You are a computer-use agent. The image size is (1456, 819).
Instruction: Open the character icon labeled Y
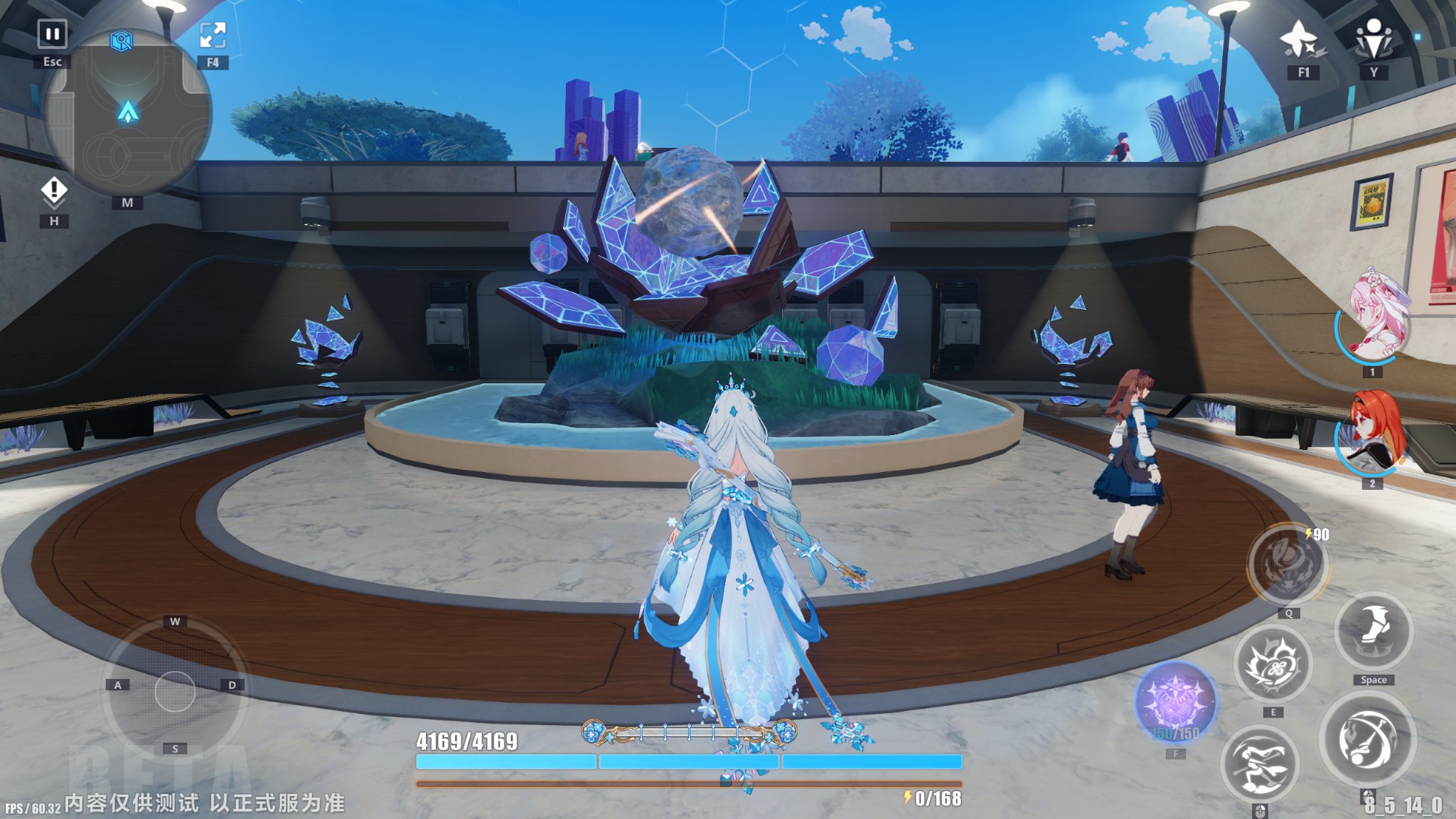pos(1374,39)
